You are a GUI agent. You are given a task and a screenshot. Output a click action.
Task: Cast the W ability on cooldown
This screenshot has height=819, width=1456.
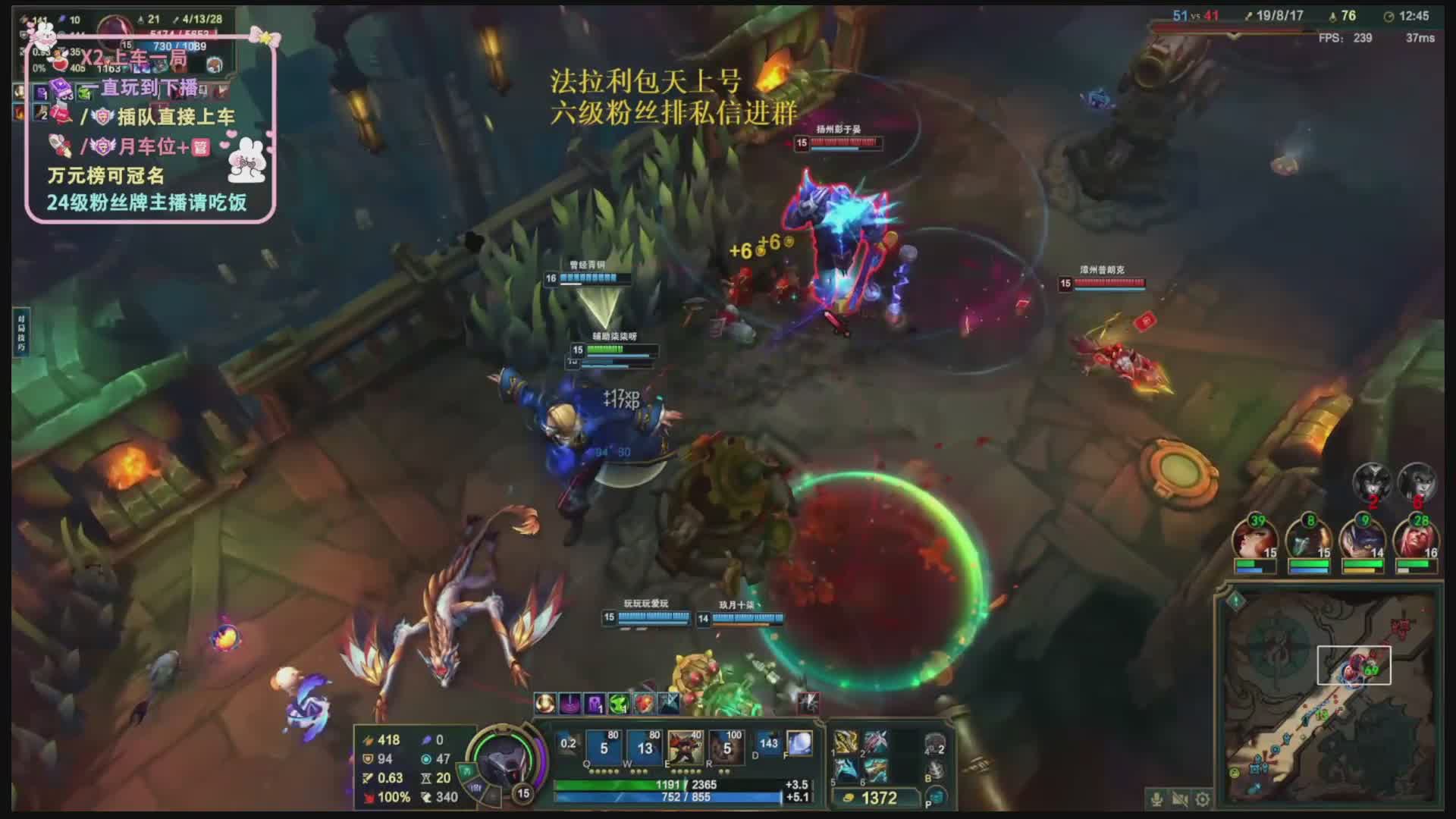pyautogui.click(x=645, y=747)
